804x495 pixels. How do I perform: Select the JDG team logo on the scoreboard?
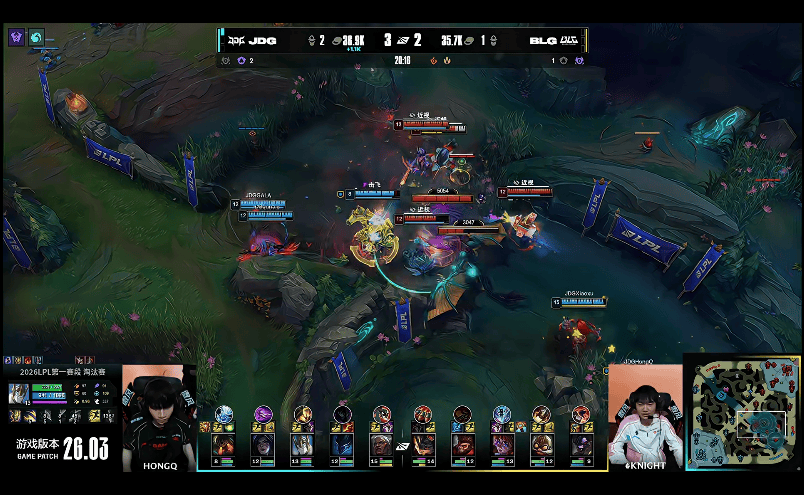[235, 41]
